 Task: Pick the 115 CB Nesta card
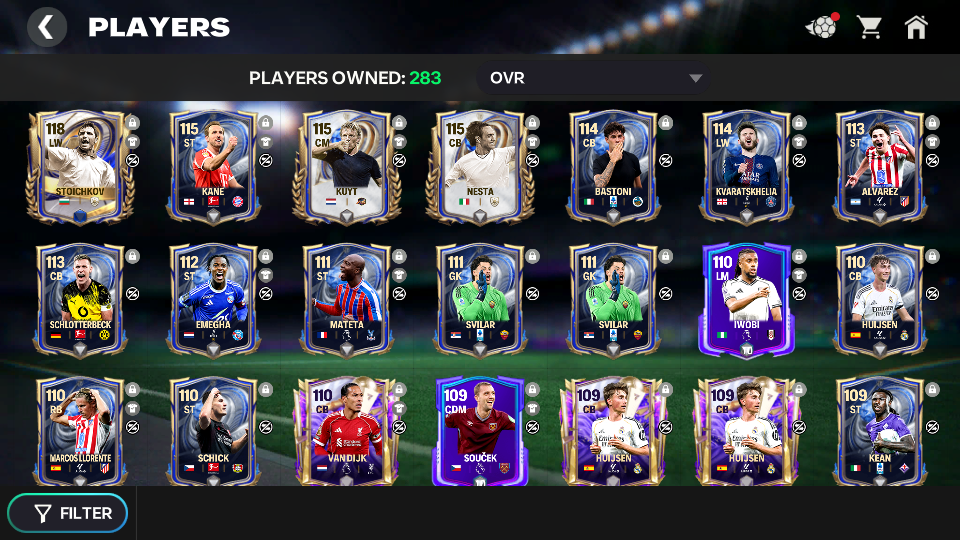click(x=481, y=167)
